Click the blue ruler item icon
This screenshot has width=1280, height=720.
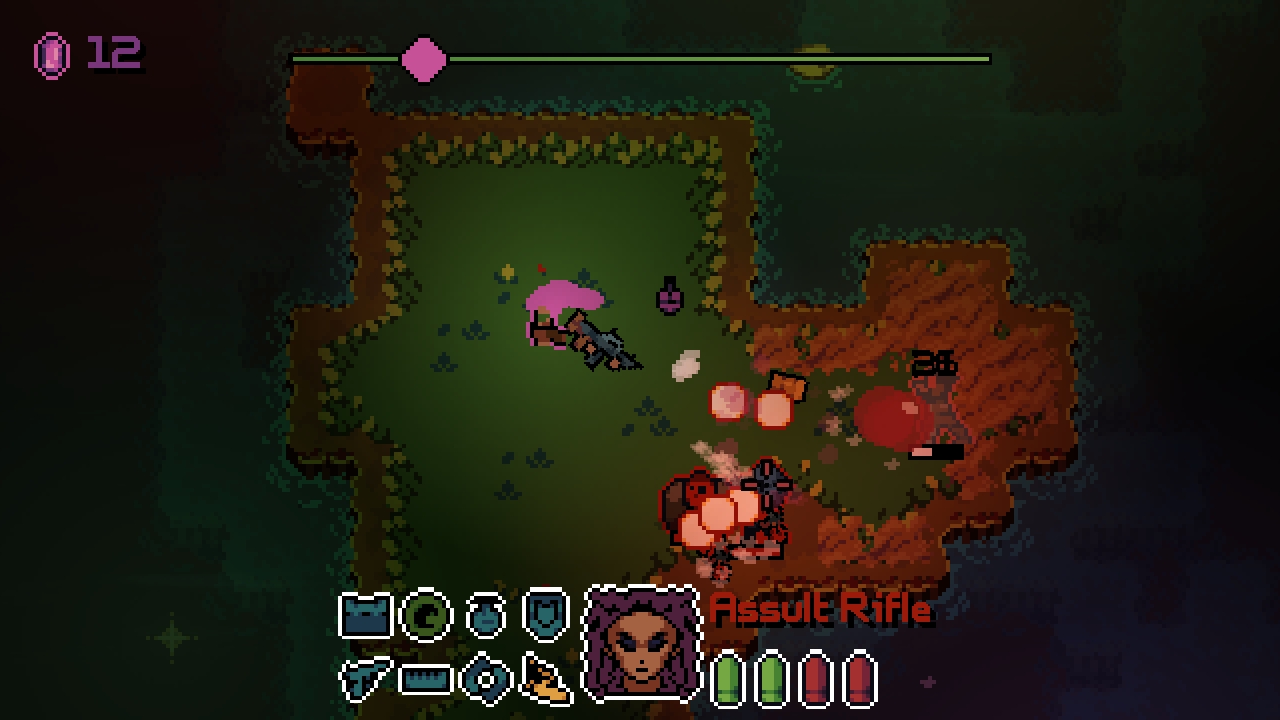point(425,677)
